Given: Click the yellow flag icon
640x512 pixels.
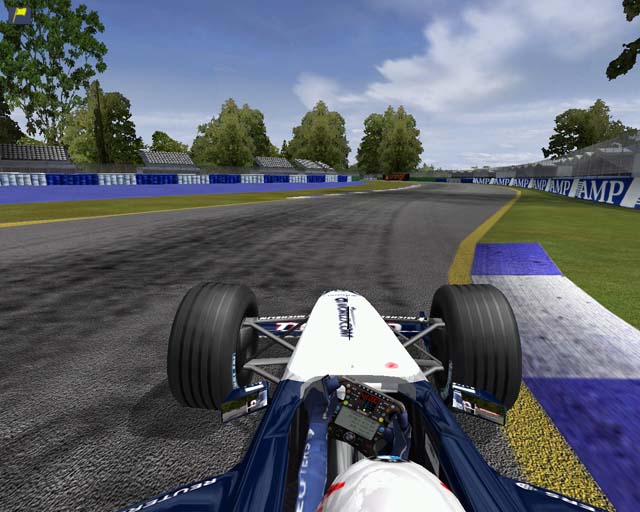Looking at the screenshot, I should point(20,13).
